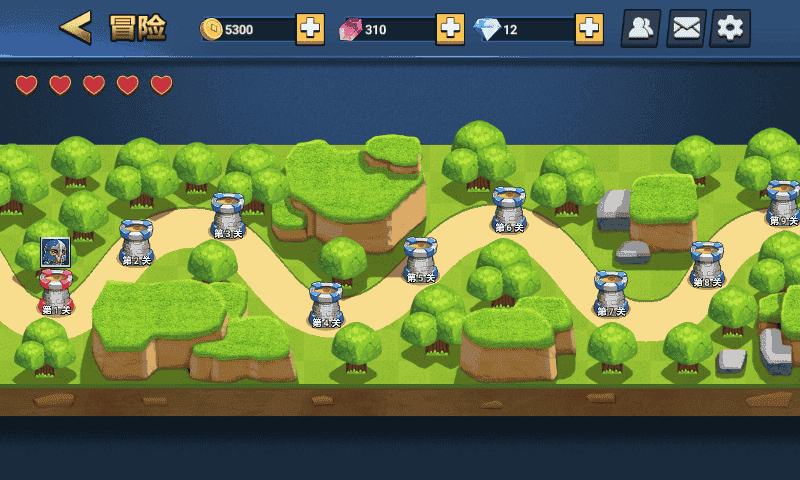Choose level 第3关 tower
The height and width of the screenshot is (480, 800).
coord(228,214)
